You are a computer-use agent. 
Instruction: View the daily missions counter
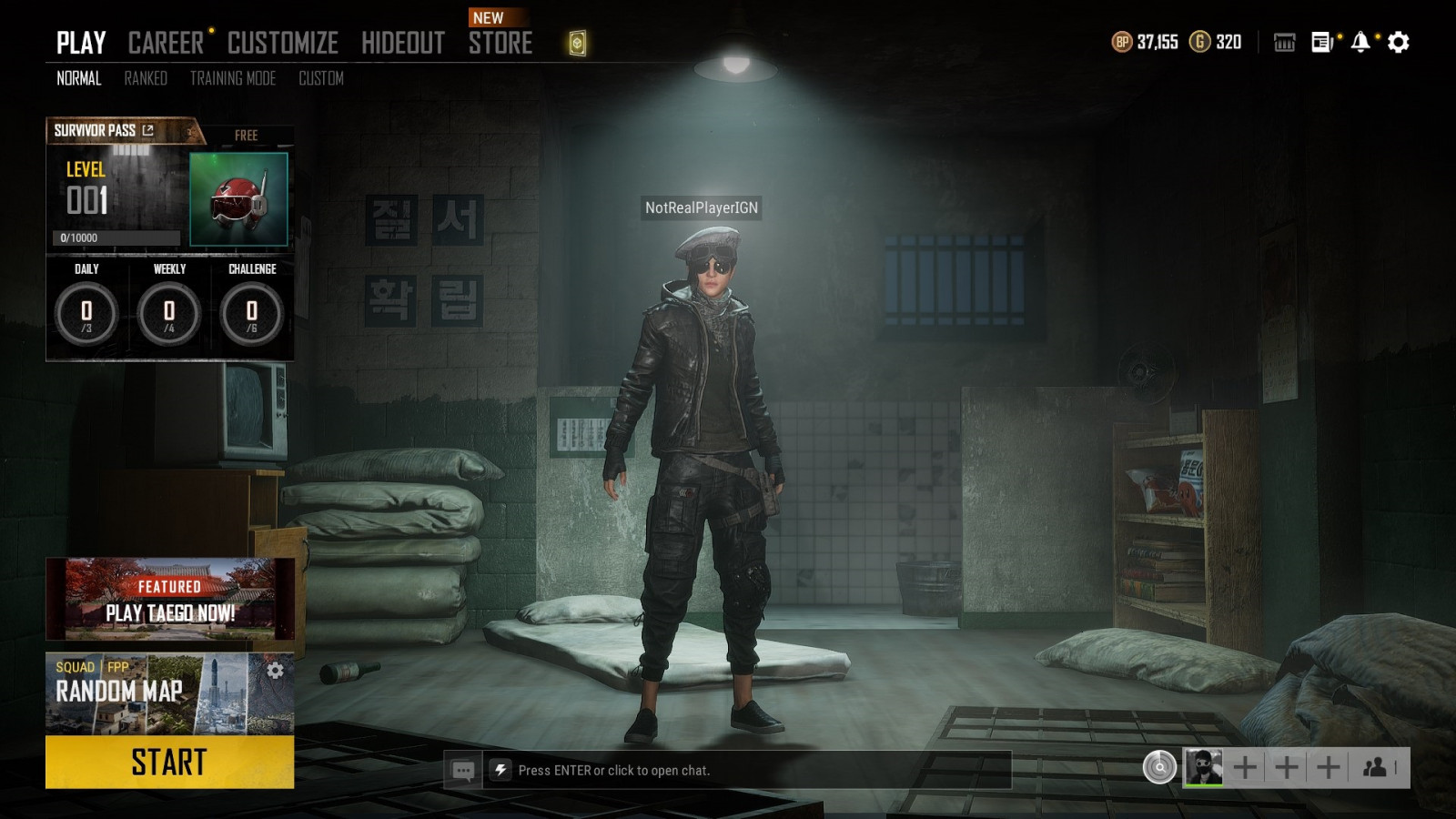[86, 312]
